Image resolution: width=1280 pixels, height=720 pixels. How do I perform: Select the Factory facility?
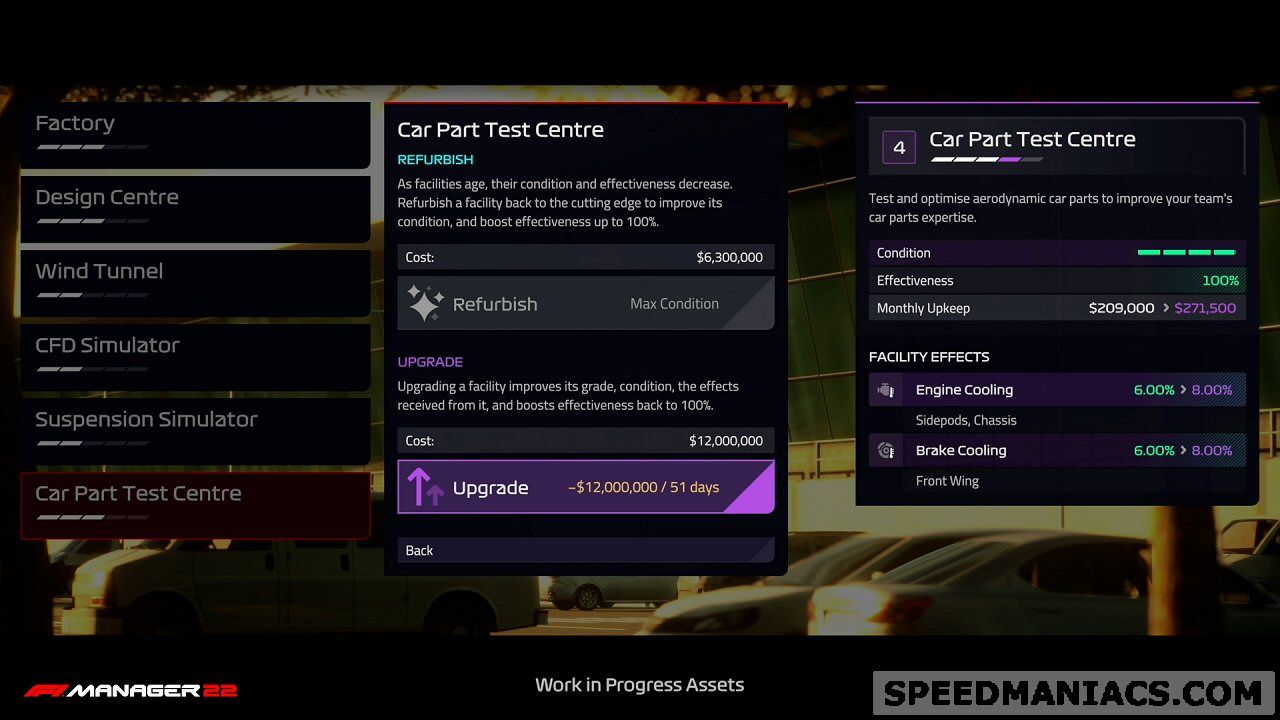[195, 135]
